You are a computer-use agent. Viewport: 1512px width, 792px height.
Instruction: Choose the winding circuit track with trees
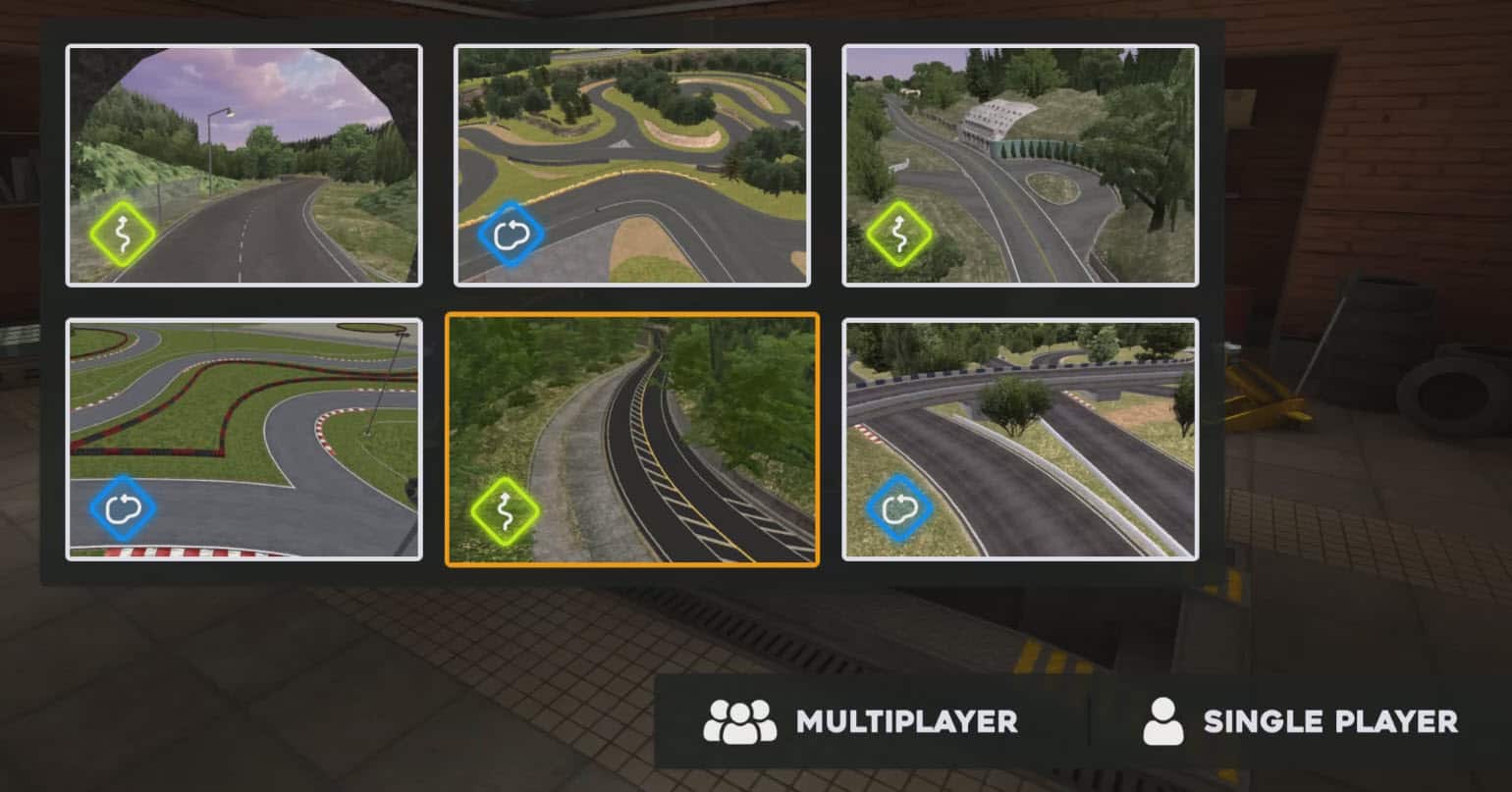(631, 165)
